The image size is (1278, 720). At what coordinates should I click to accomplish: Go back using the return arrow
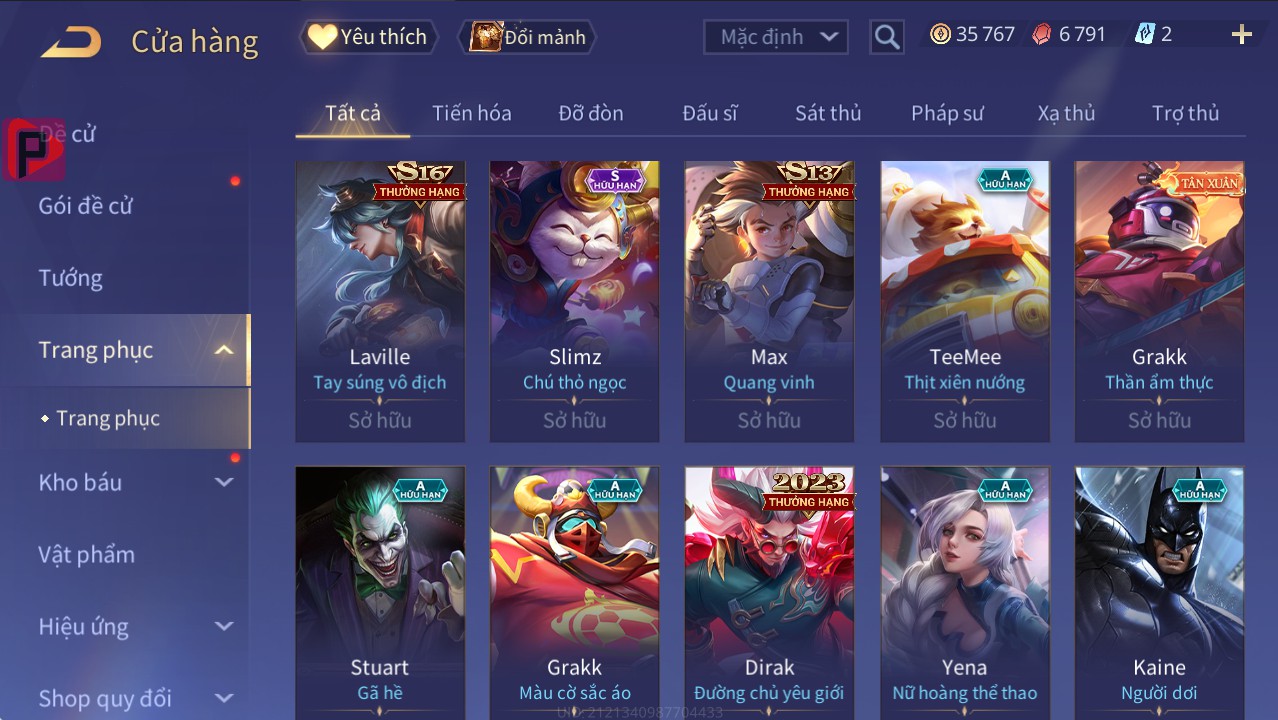[x=71, y=41]
